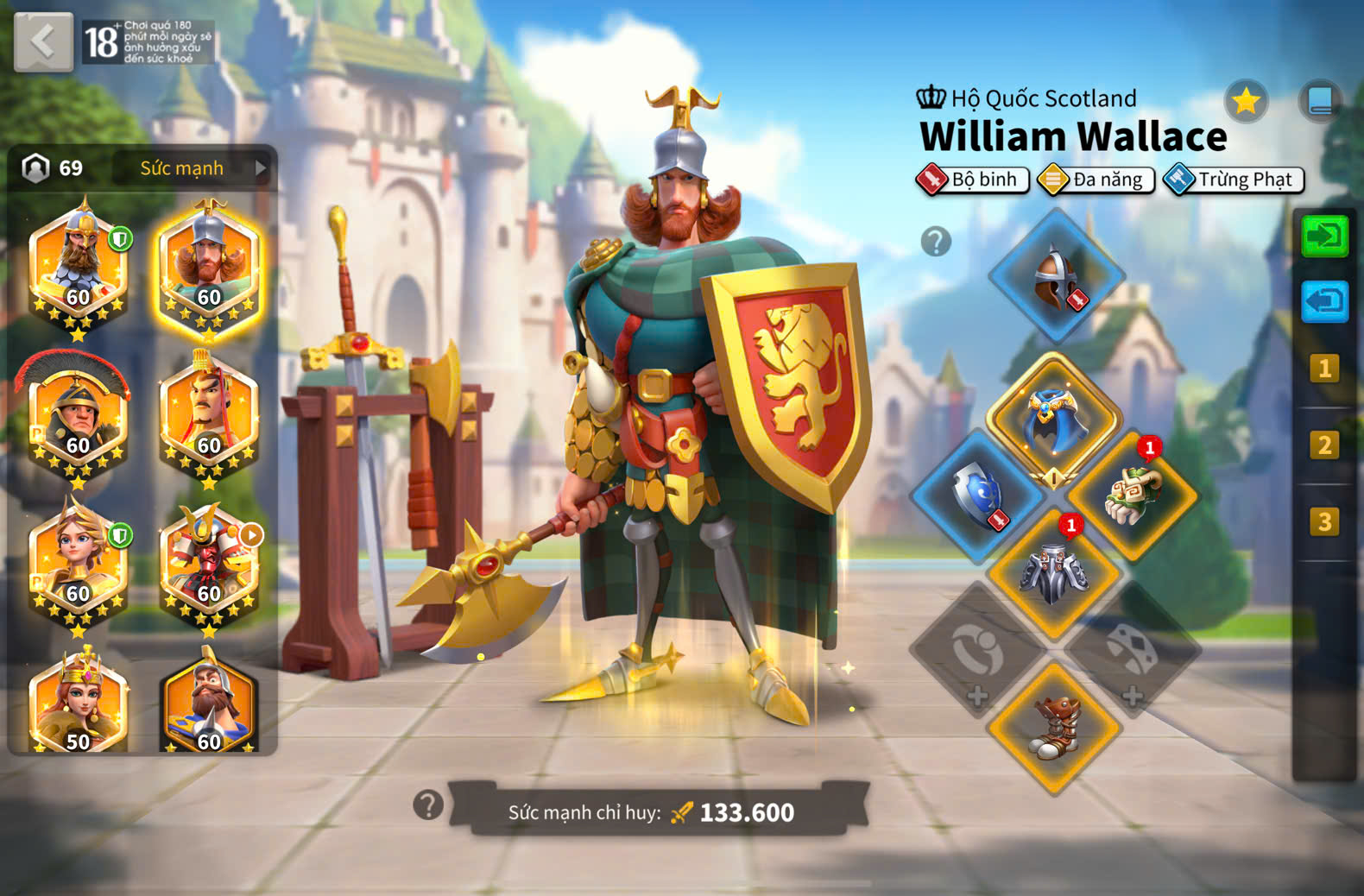Click the green equip arrow button
This screenshot has height=896, width=1364.
1324,236
